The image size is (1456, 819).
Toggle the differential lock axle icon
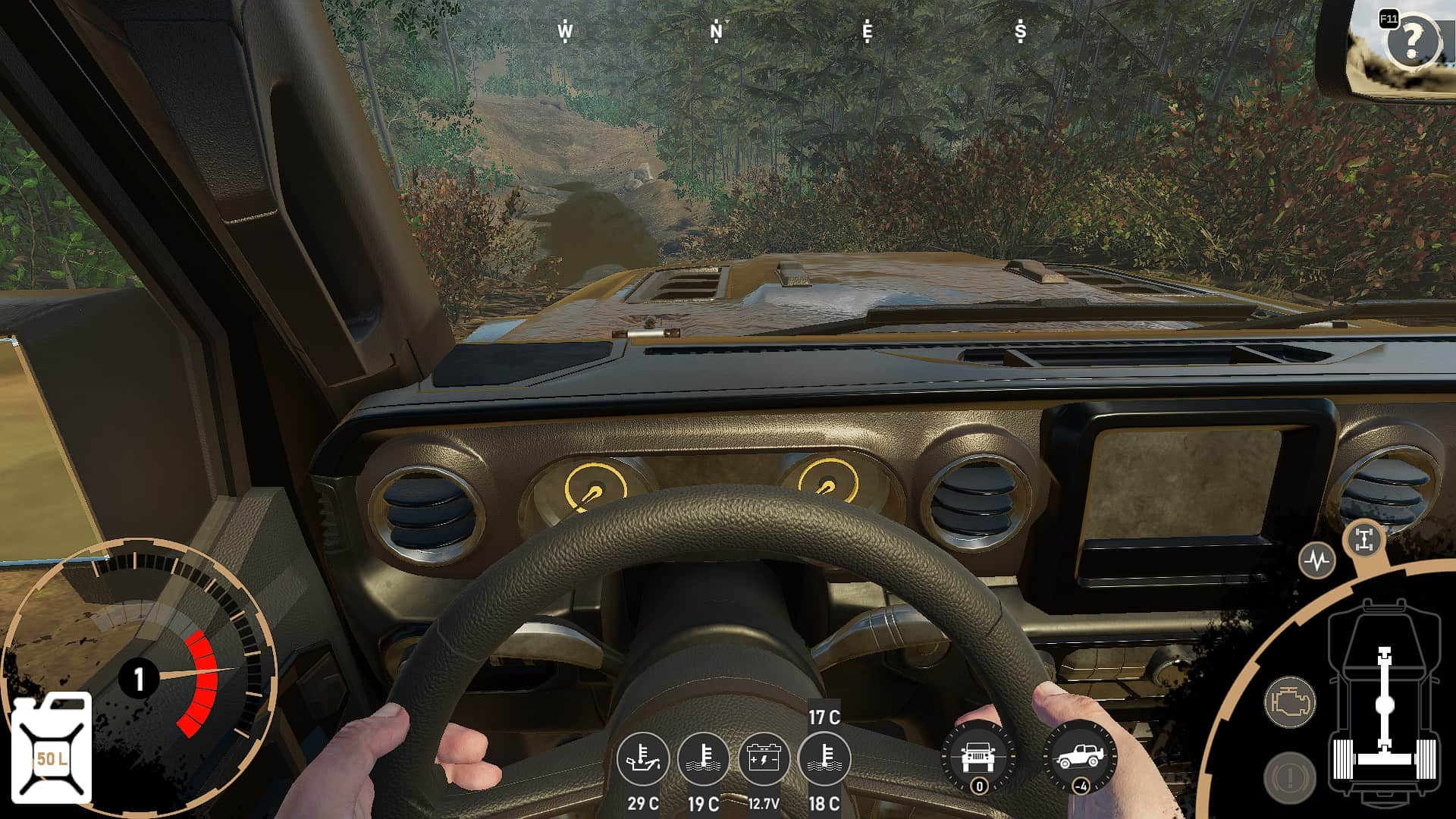point(1364,538)
